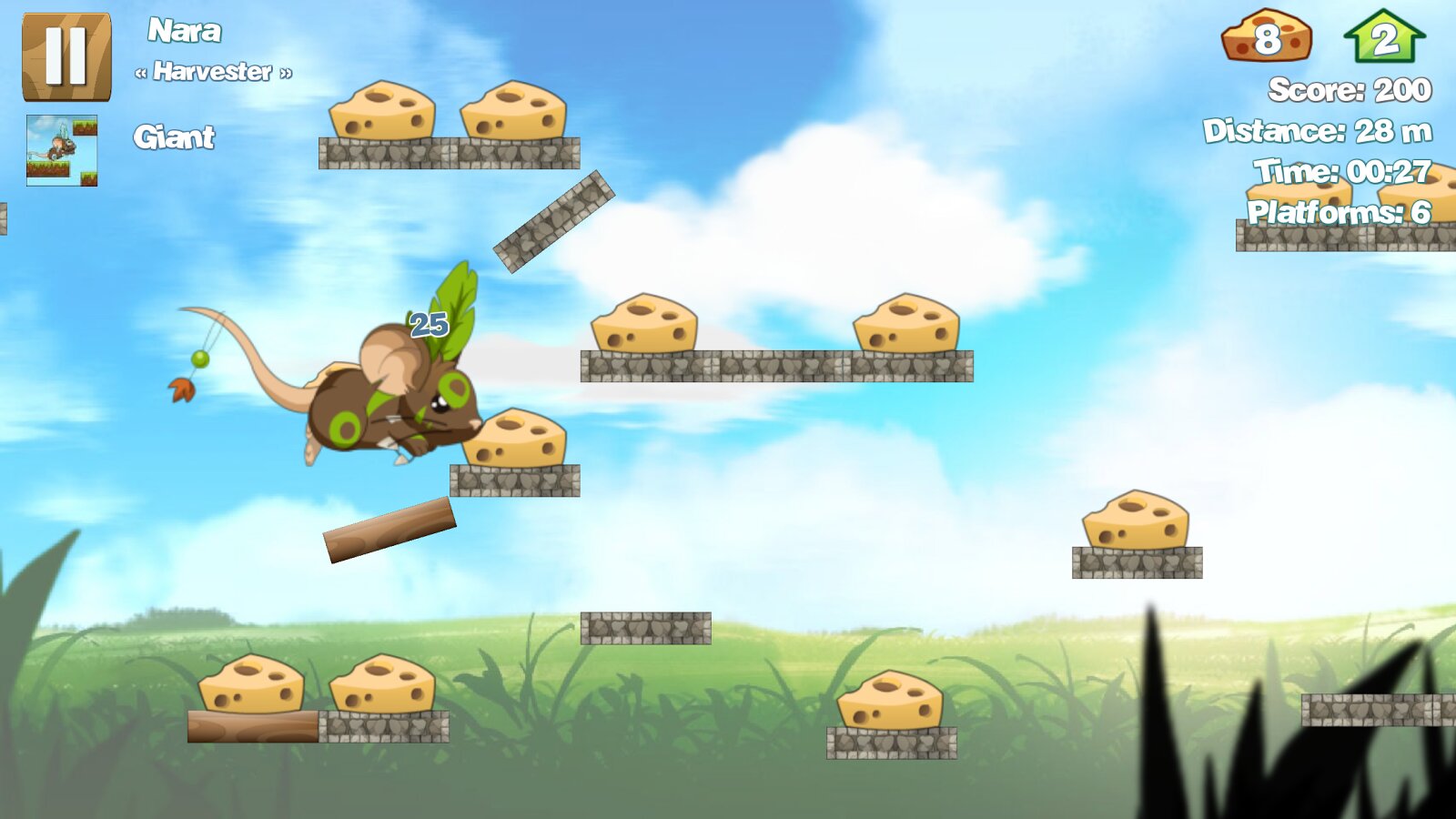Pause the game with the wooden pause button
Screen dimensions: 1456x819
coord(66,56)
